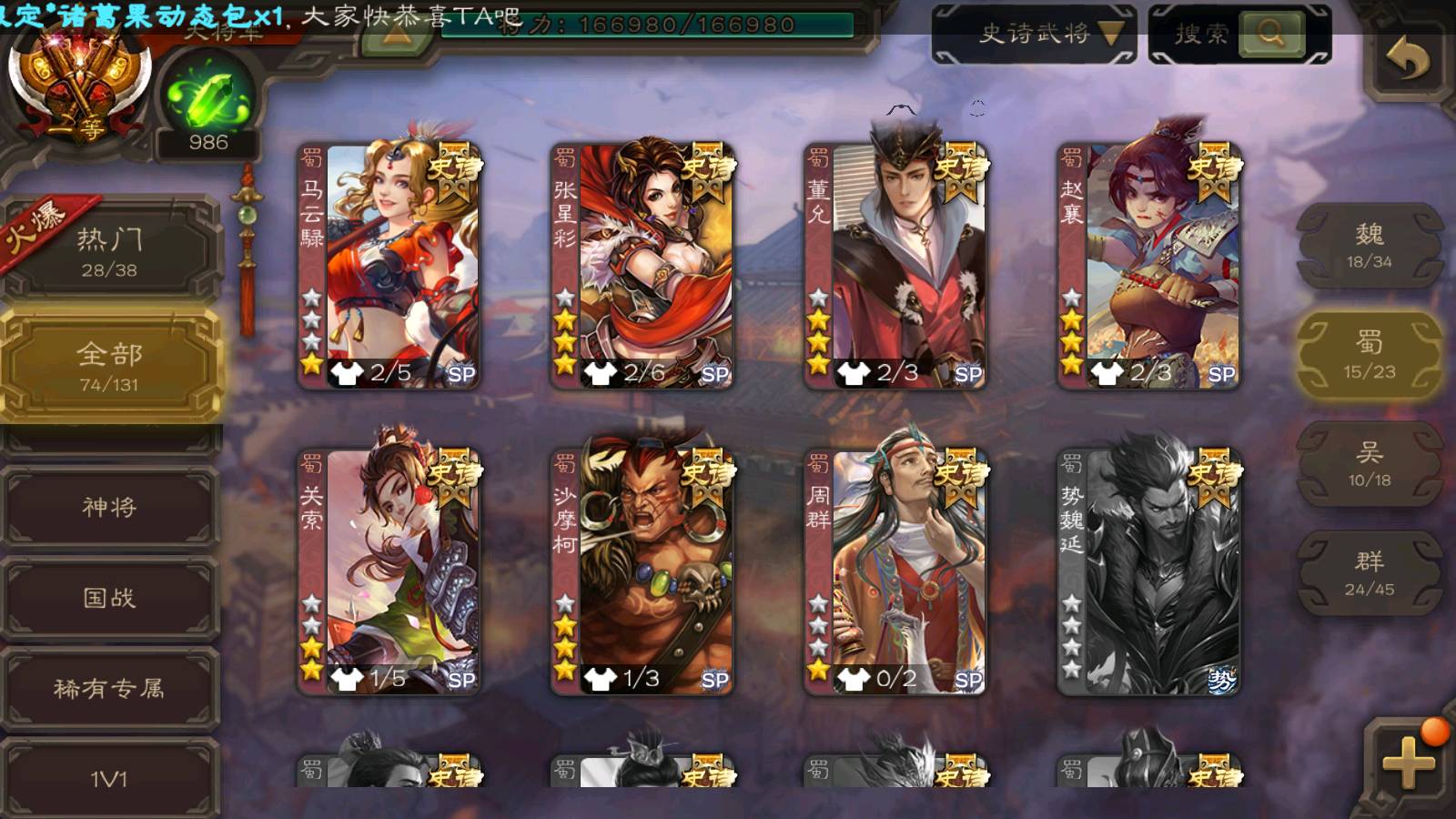This screenshot has width=1456, height=819.
Task: Open the 董允 hero card
Action: [895, 266]
